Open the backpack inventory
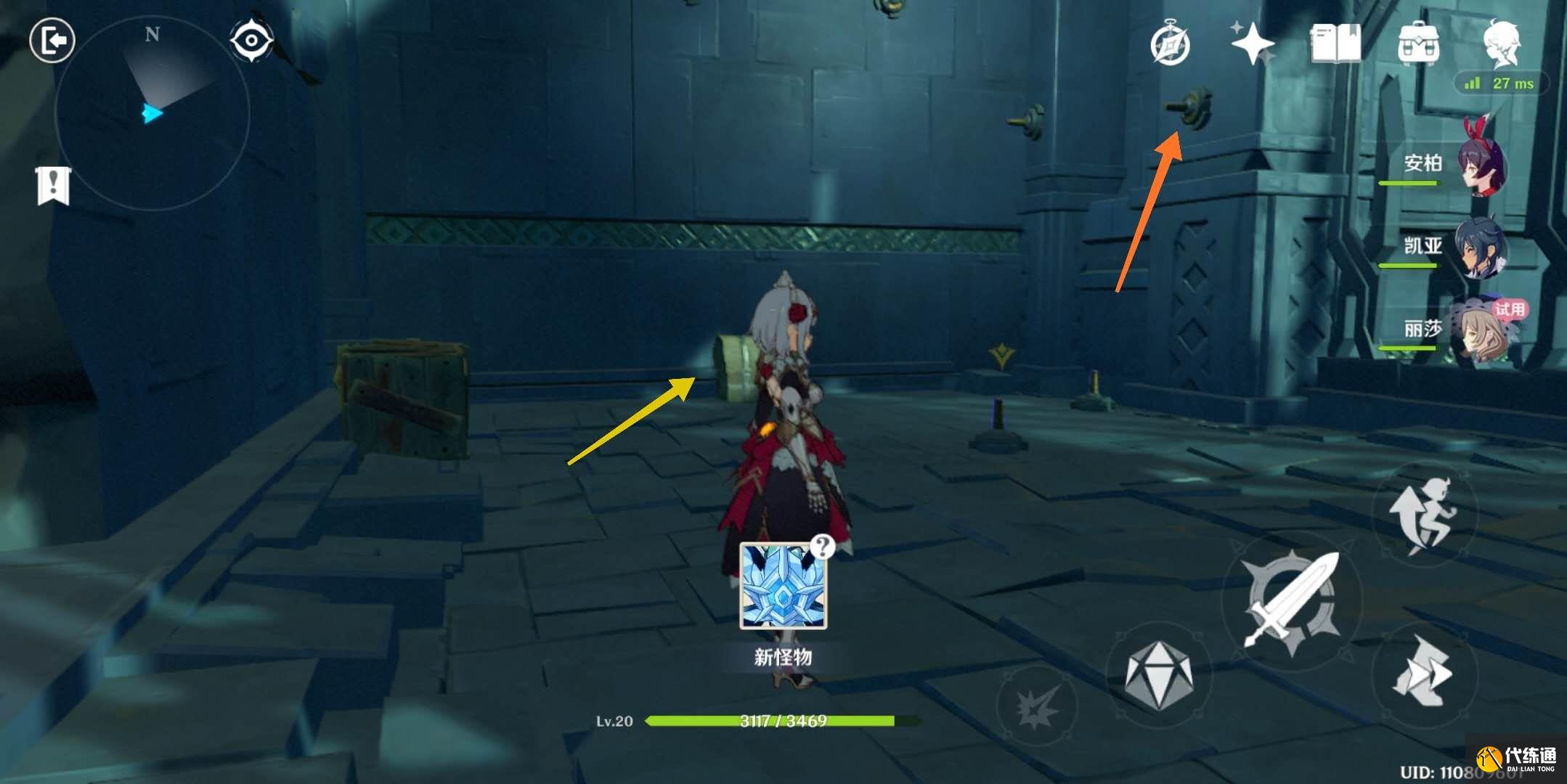This screenshot has width=1567, height=784. pyautogui.click(x=1418, y=44)
